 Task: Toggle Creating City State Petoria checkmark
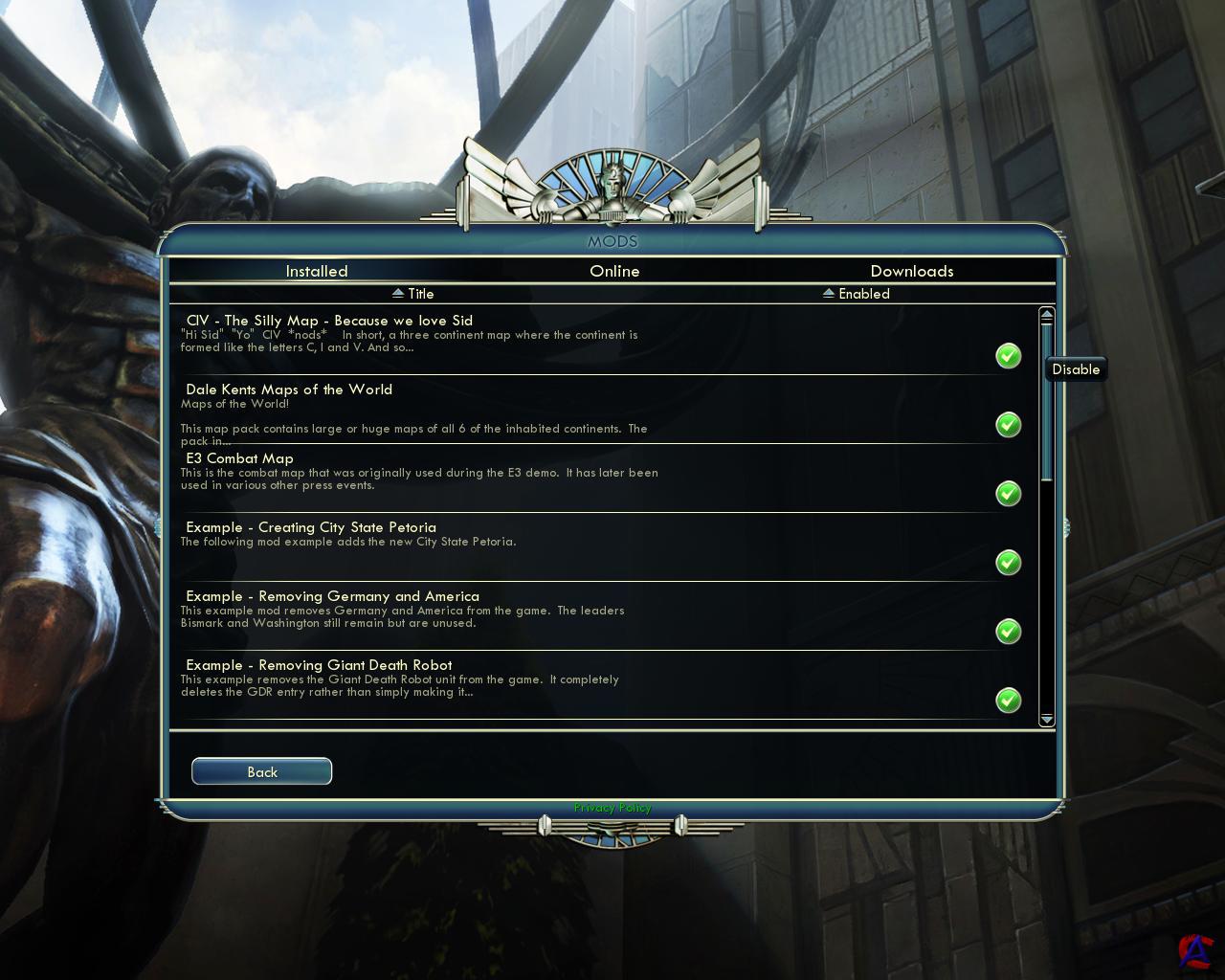click(x=1008, y=563)
